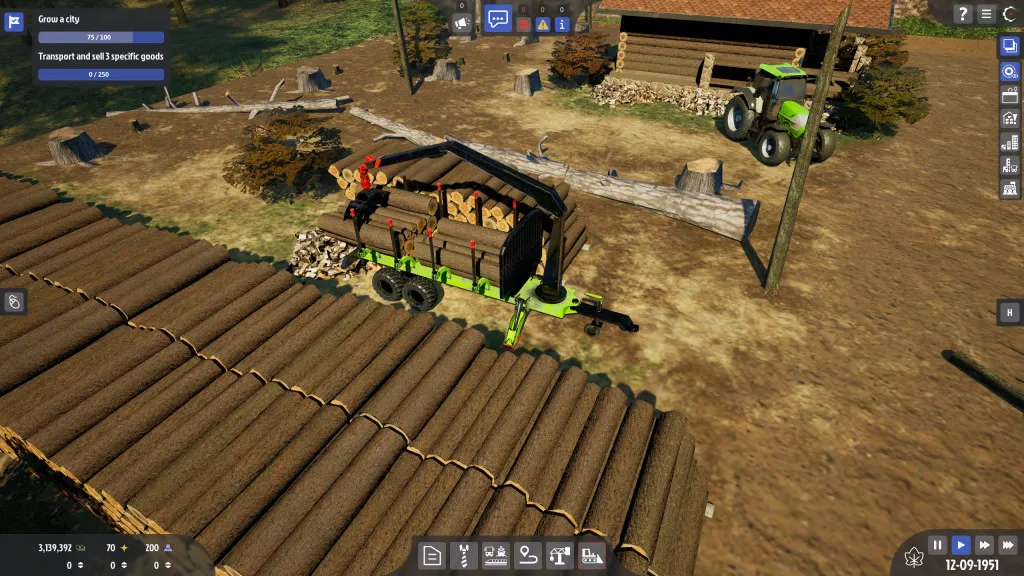Open the route planning tool
The height and width of the screenshot is (576, 1024).
527,556
